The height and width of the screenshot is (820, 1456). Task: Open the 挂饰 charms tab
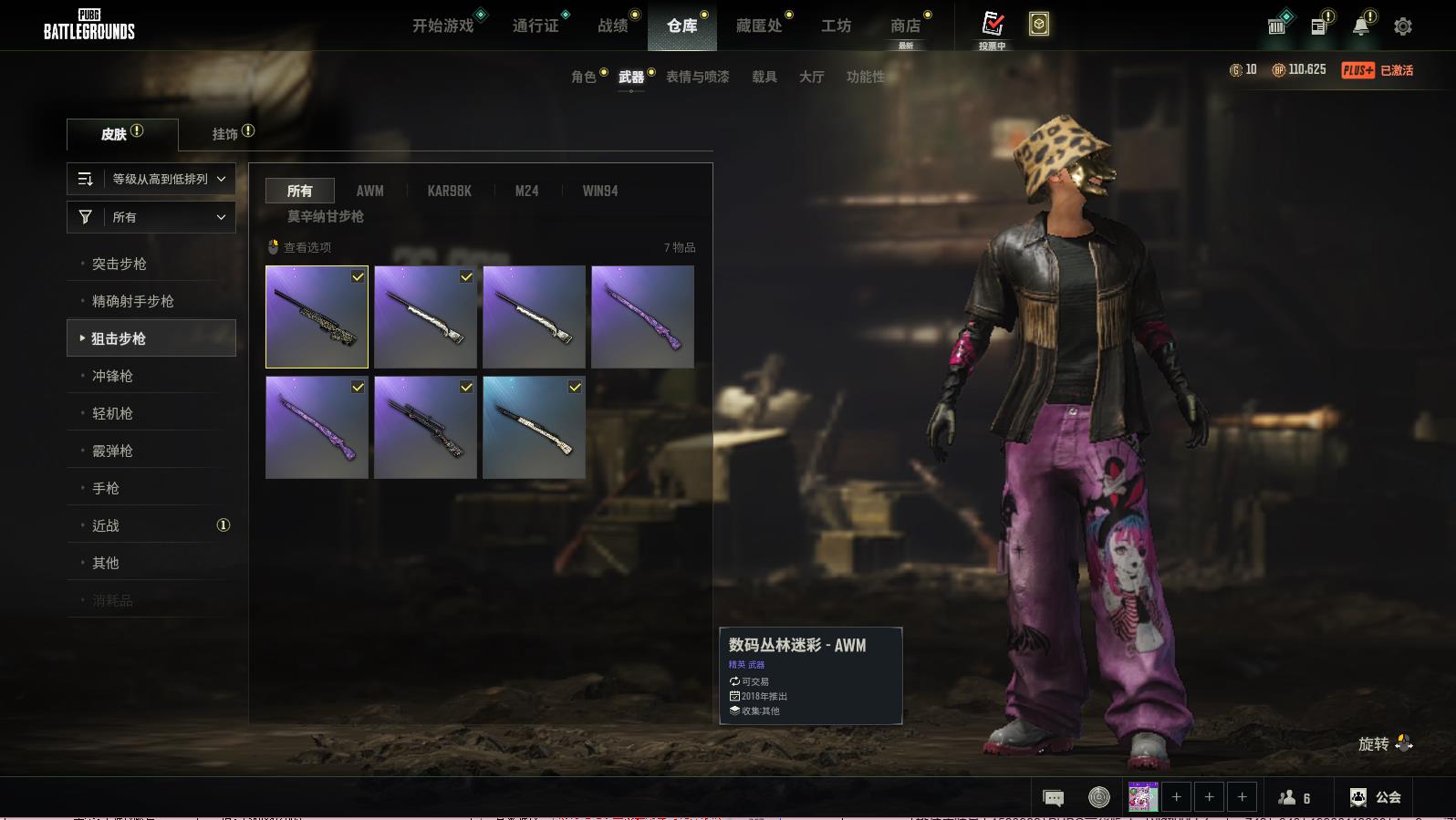[x=225, y=134]
